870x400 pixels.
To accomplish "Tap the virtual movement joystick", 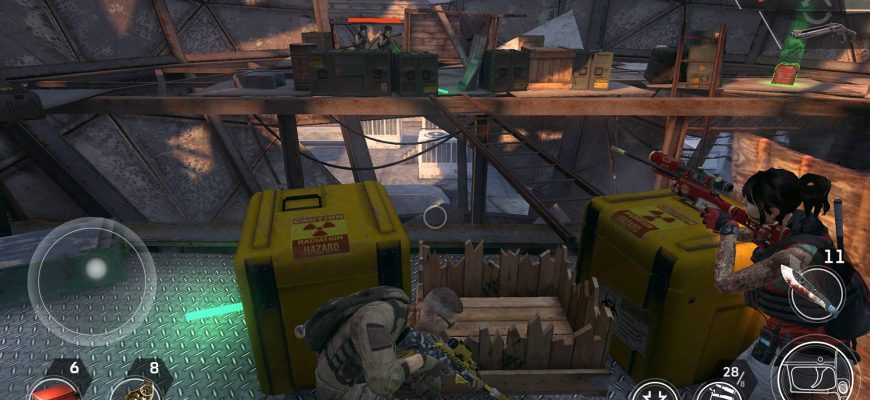I will 92,268.
